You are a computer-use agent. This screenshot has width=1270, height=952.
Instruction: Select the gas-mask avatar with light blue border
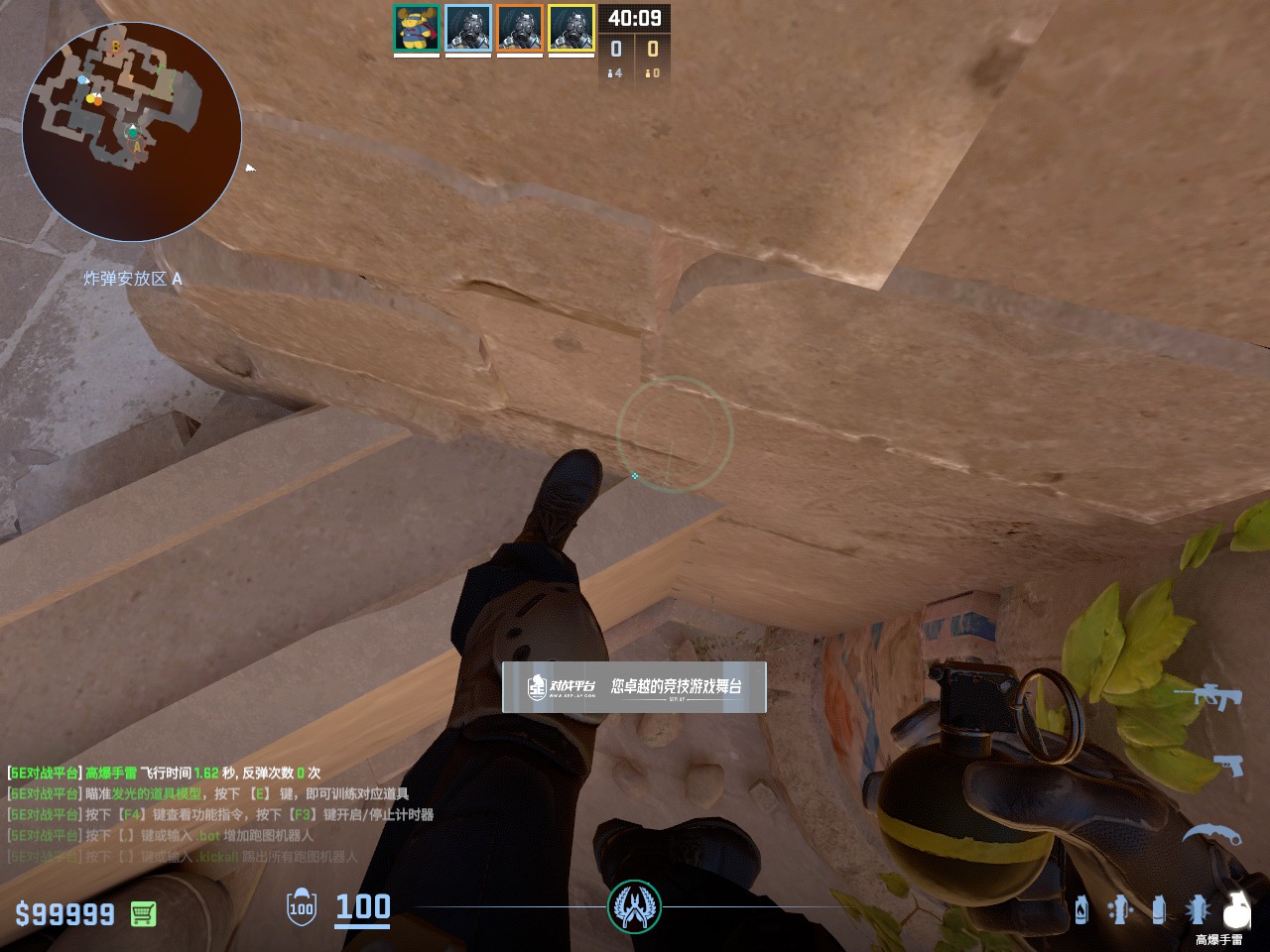click(x=468, y=28)
